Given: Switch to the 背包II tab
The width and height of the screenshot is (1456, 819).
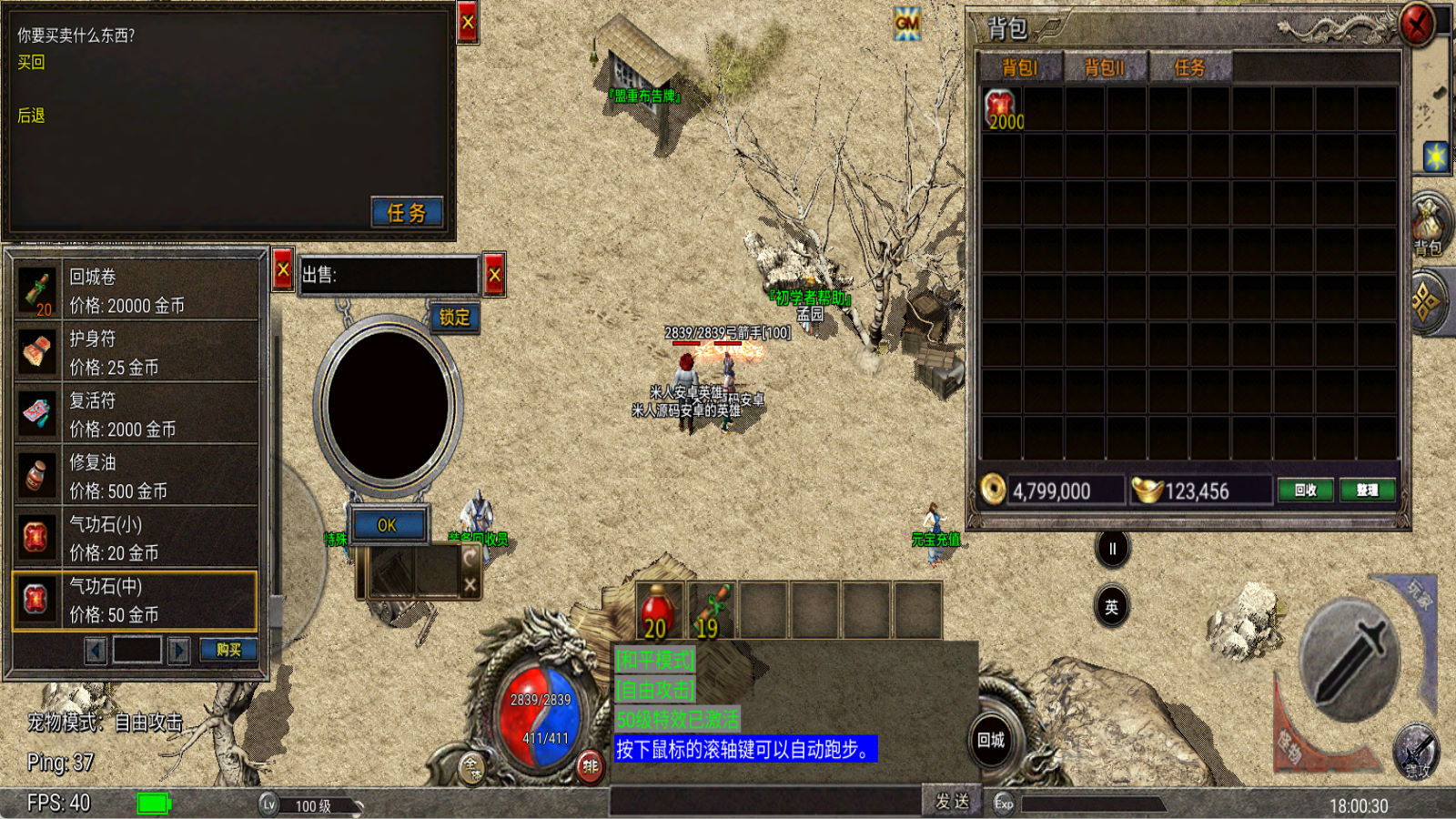Looking at the screenshot, I should click(1104, 67).
